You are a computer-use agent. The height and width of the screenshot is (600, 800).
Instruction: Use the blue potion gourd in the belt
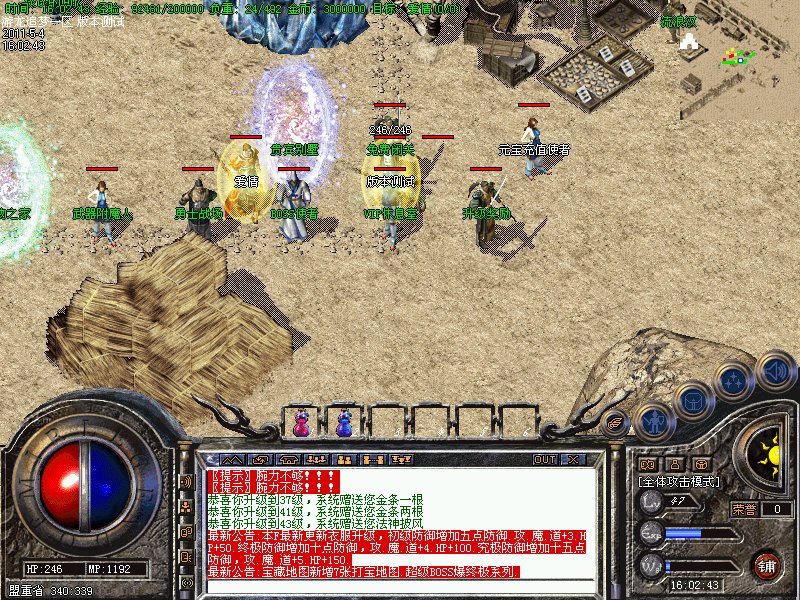point(344,423)
